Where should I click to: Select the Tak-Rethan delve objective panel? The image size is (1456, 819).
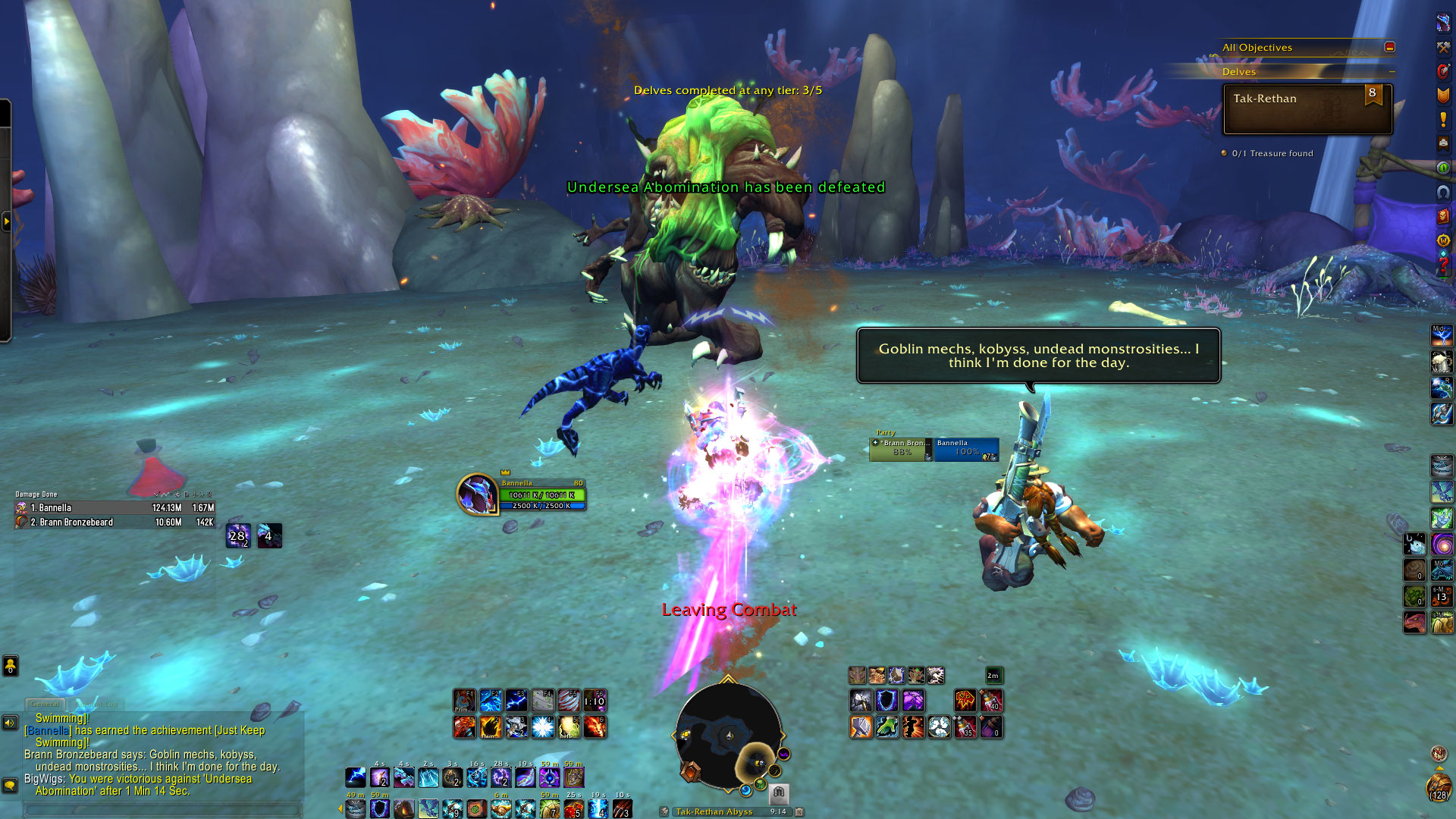point(1307,109)
